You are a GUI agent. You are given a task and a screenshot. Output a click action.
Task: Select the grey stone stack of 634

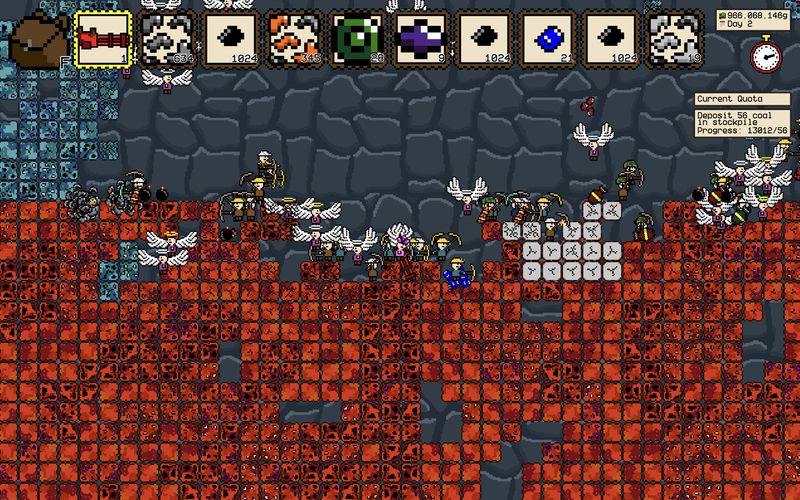tap(167, 40)
